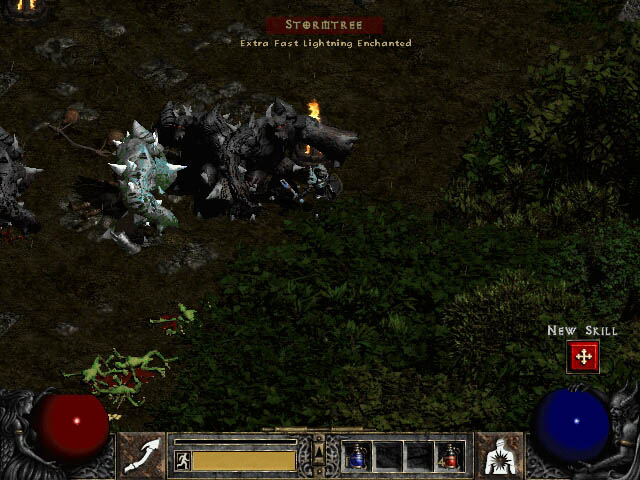Toggle the run/walk button
This screenshot has height=480, width=640.
183,461
